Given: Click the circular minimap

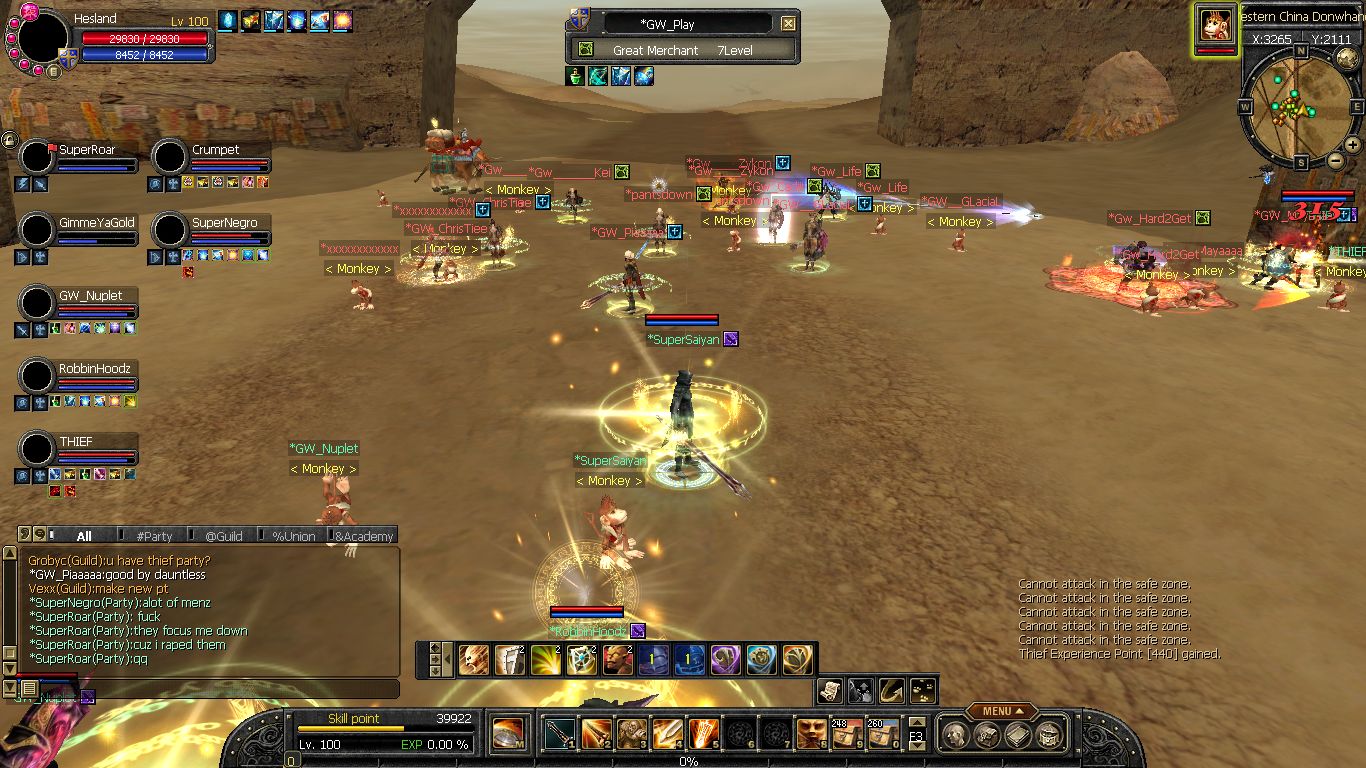Looking at the screenshot, I should tap(1300, 107).
